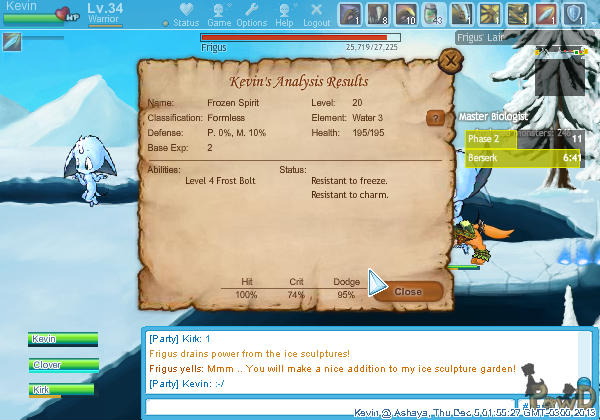The width and height of the screenshot is (600, 420).
Task: Select party member Kevin
Action: click(62, 340)
